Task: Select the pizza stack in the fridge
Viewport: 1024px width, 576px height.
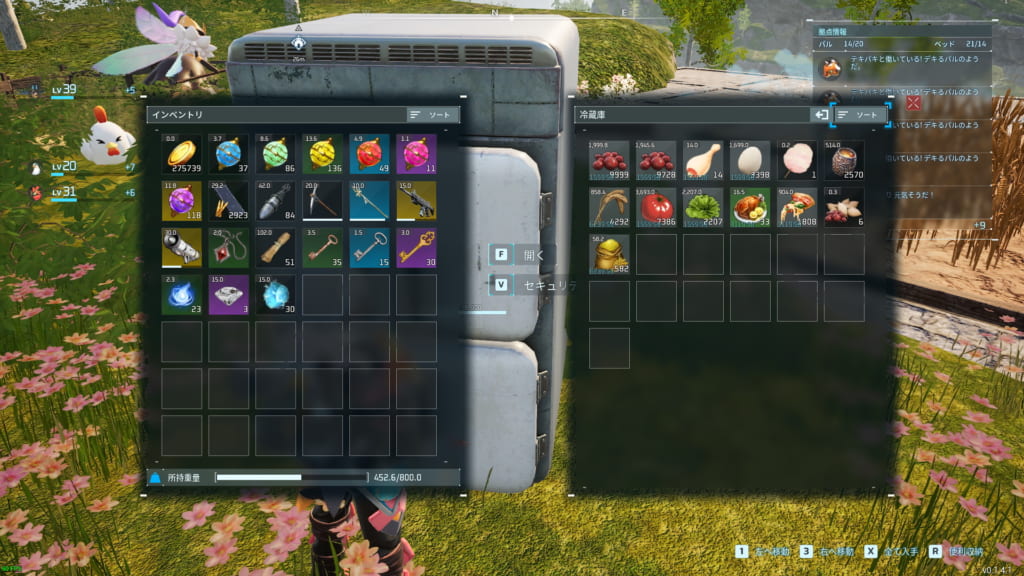Action: click(797, 207)
